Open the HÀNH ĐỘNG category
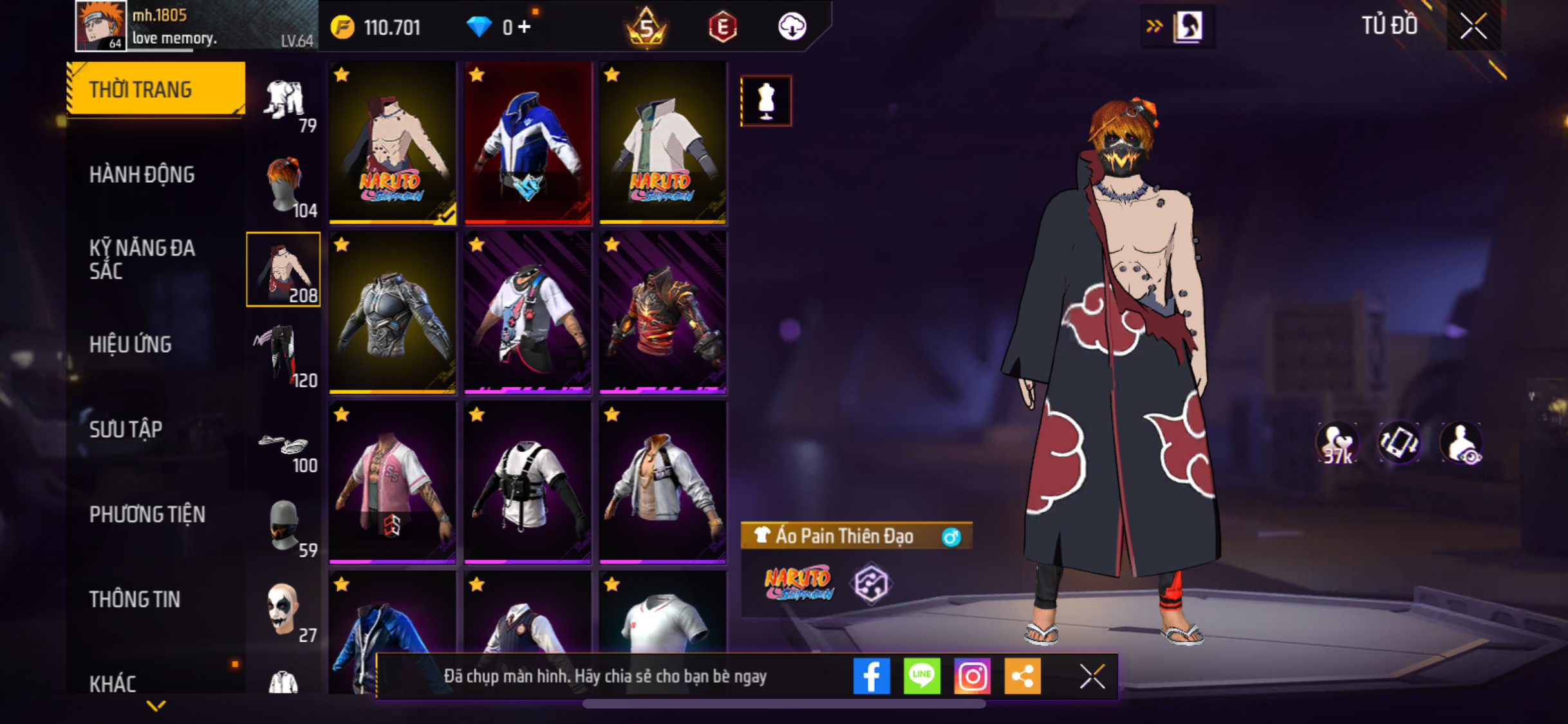This screenshot has height=724, width=1568. point(142,174)
